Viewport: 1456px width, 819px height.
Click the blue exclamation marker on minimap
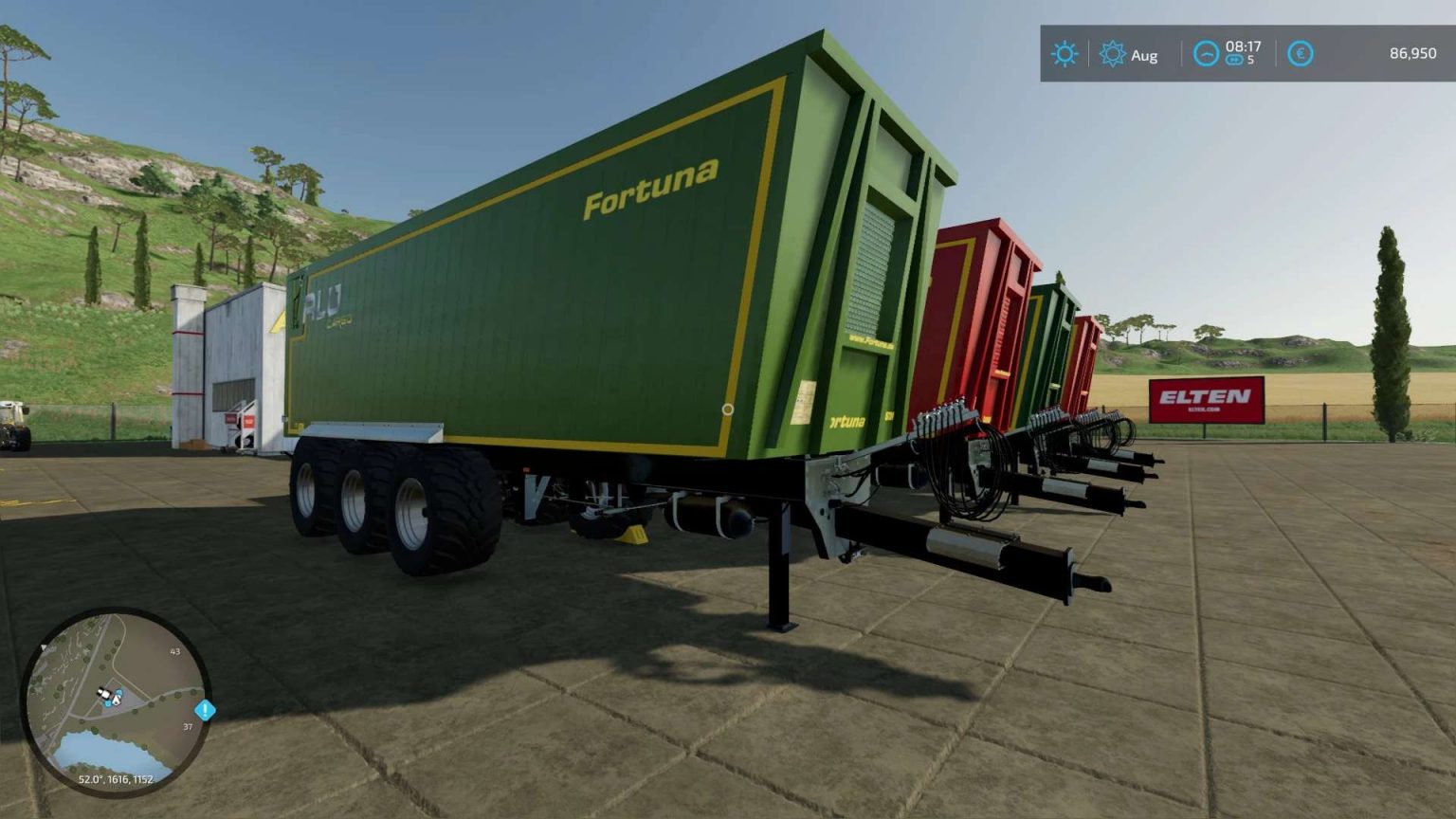click(205, 711)
